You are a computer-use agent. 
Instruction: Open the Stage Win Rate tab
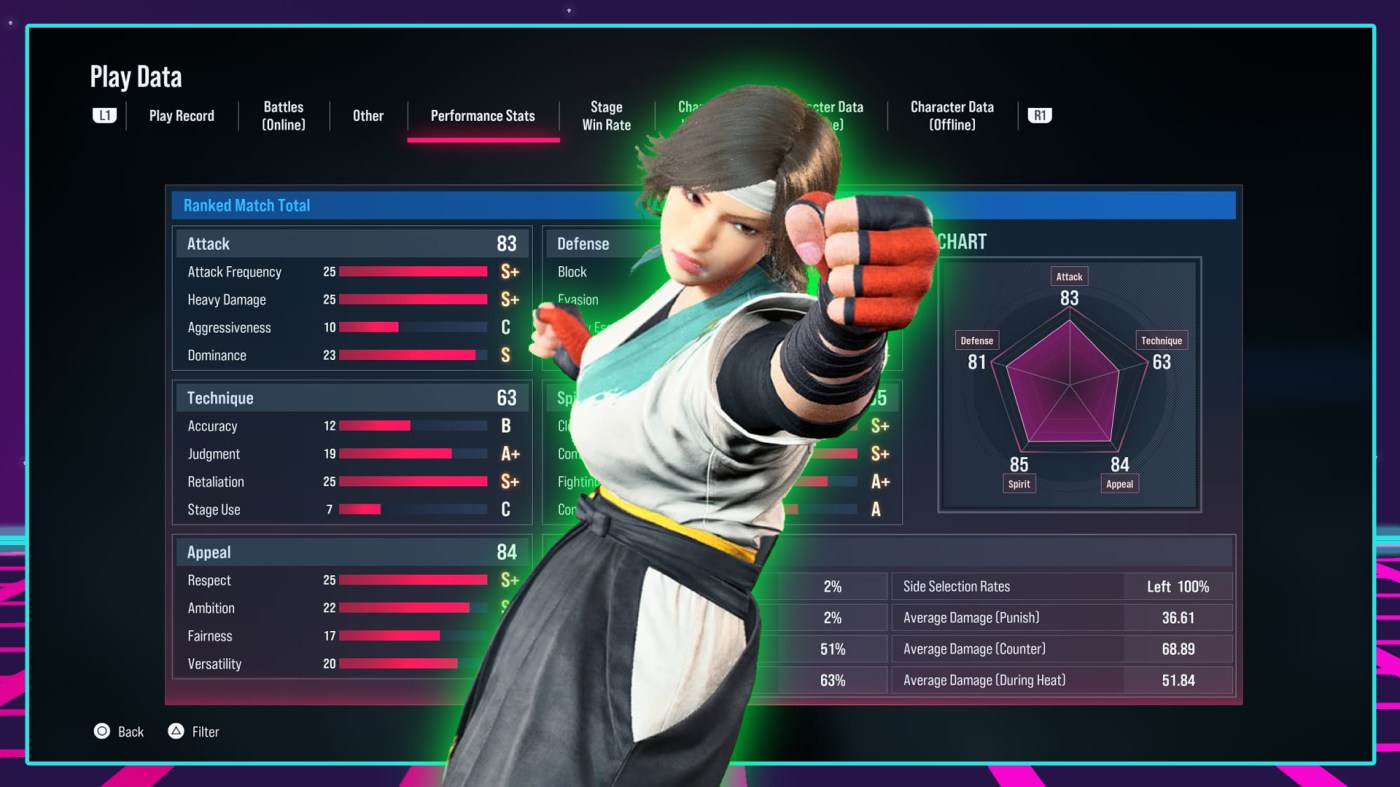606,116
